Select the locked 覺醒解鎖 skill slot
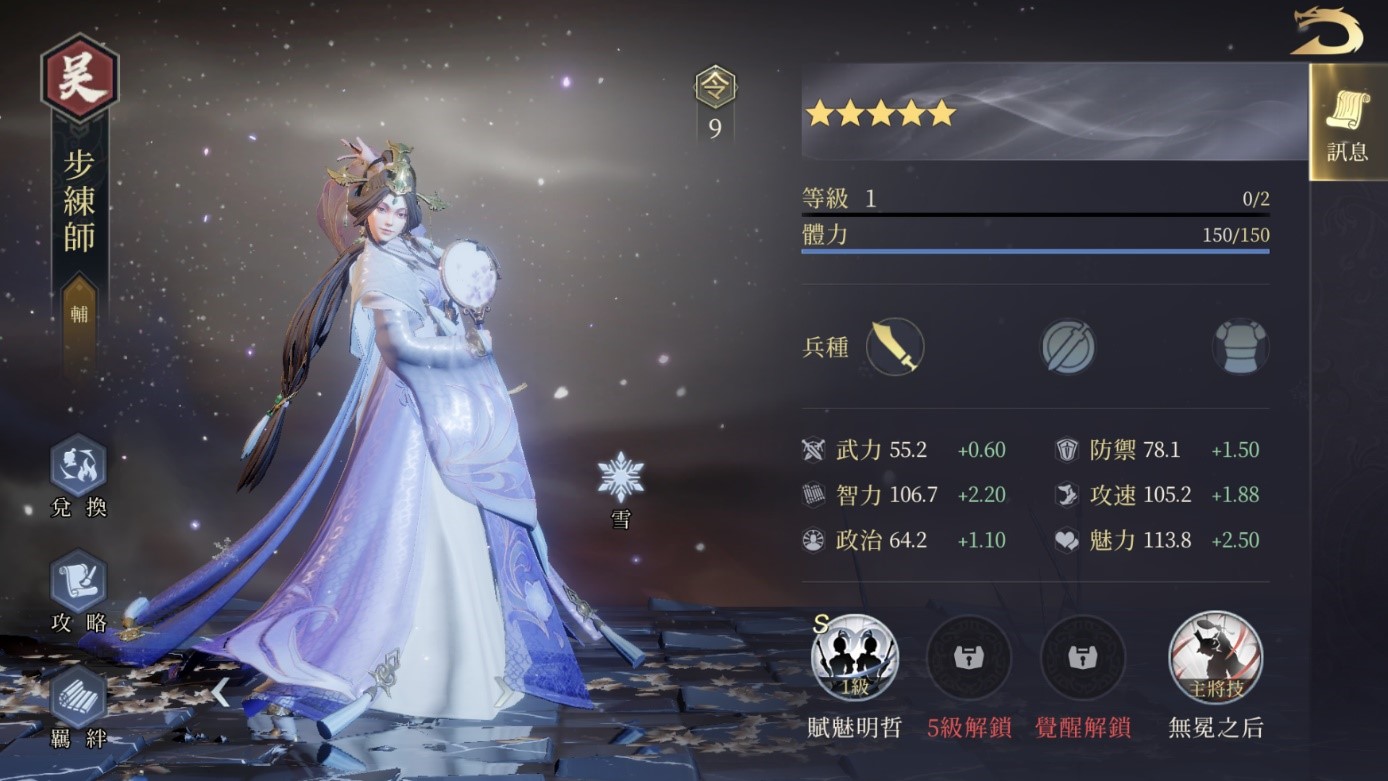Viewport: 1388px width, 781px height. pos(1083,658)
